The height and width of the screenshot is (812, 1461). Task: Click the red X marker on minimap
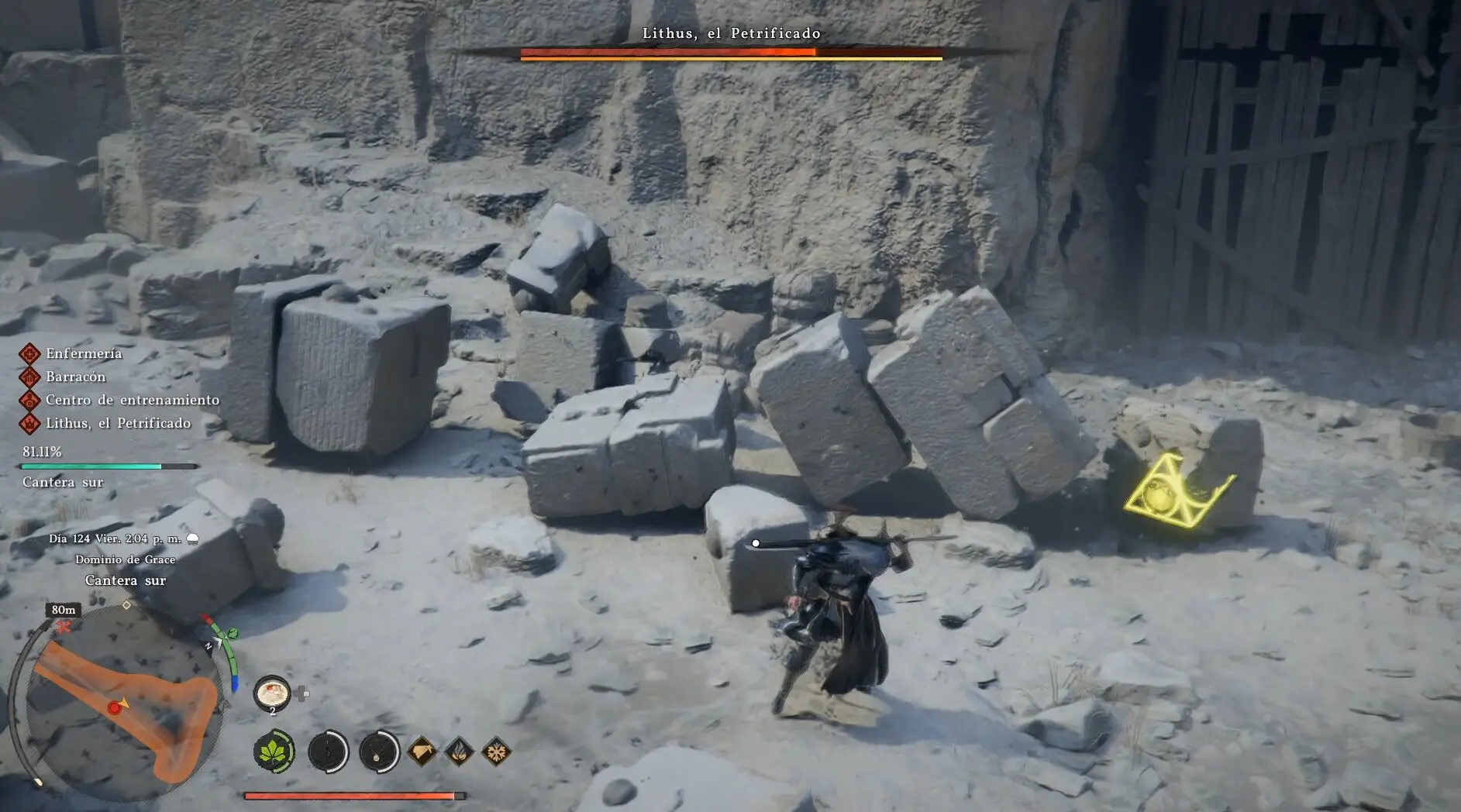point(64,627)
